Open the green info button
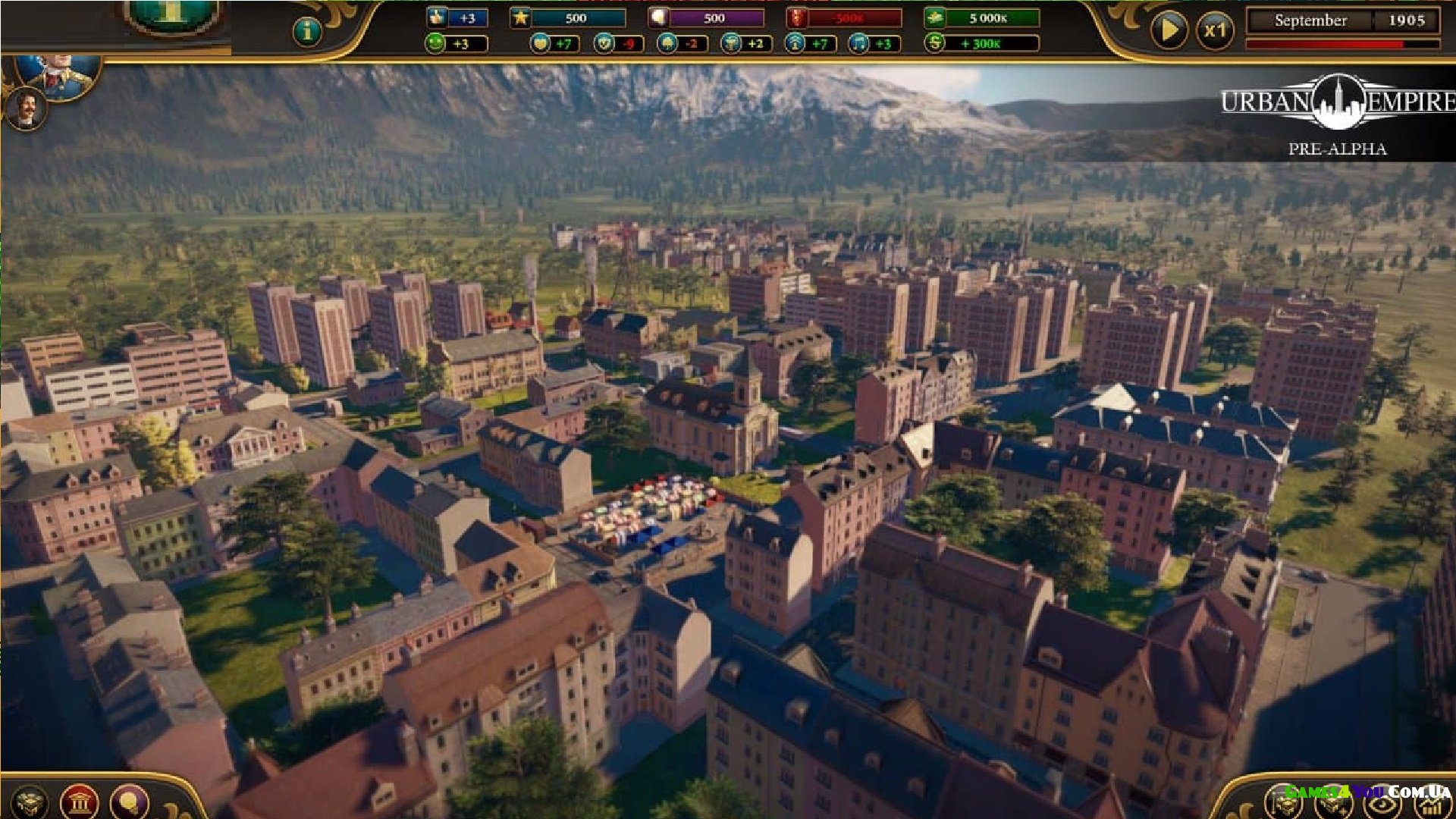The image size is (1456, 819). click(x=307, y=31)
